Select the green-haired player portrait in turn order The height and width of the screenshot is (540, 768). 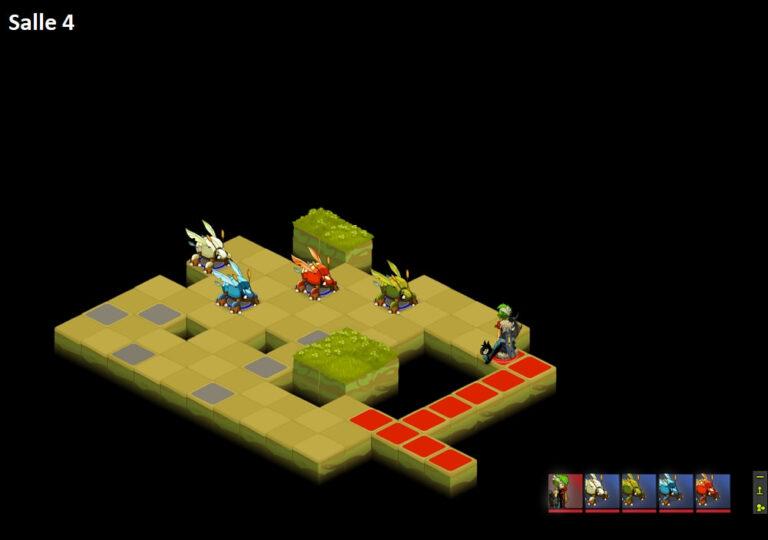coord(565,491)
